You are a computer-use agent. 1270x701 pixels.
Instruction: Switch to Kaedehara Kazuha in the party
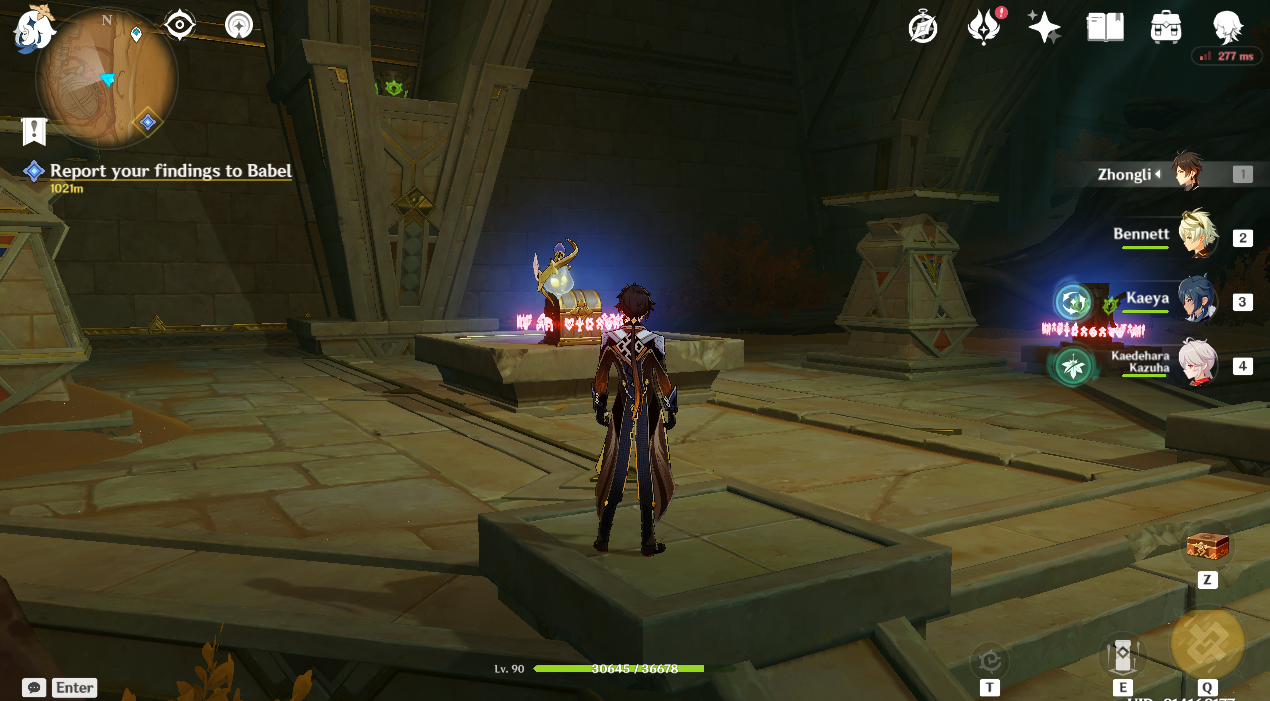[1195, 364]
